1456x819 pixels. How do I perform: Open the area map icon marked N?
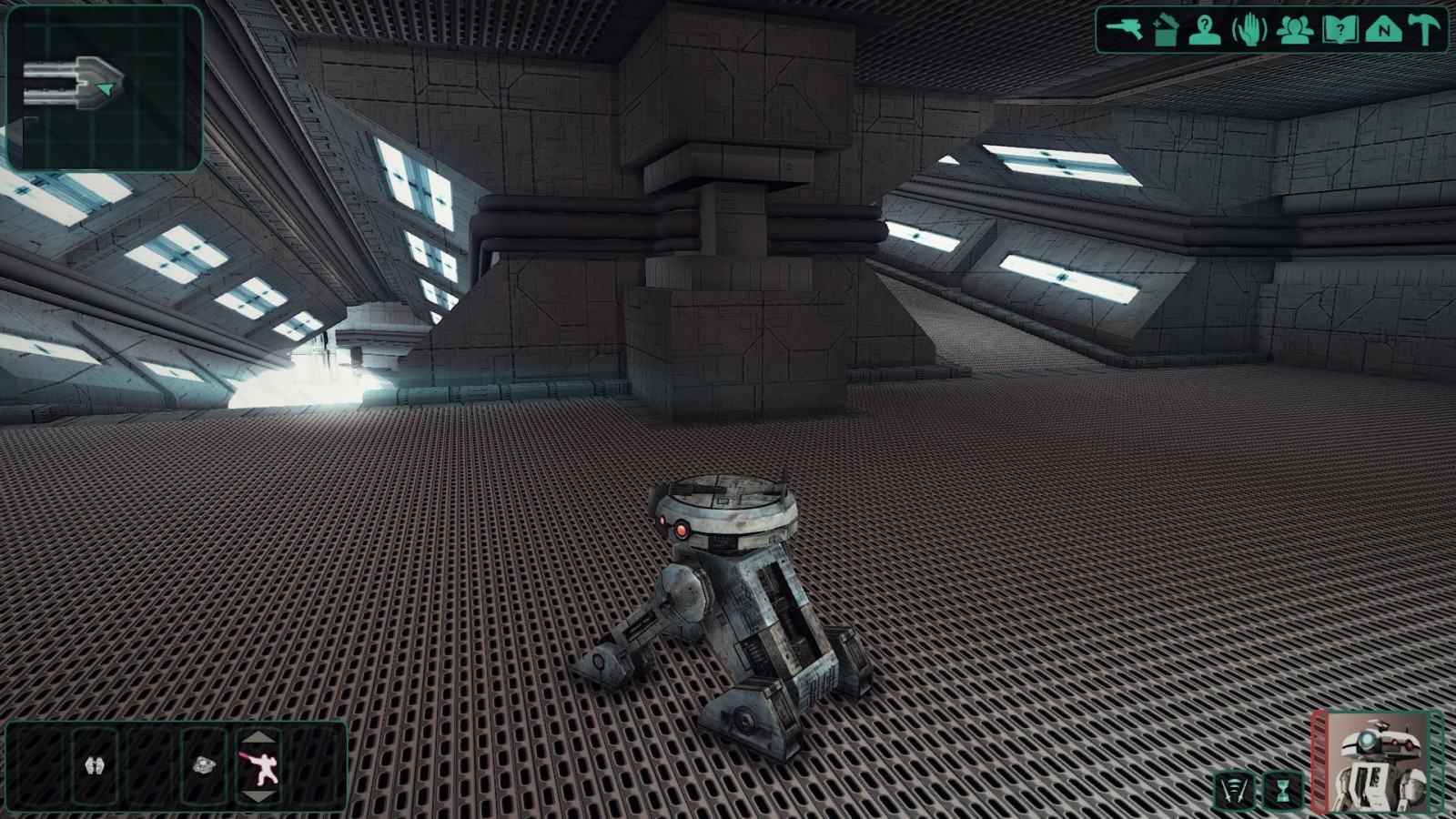pyautogui.click(x=1383, y=30)
